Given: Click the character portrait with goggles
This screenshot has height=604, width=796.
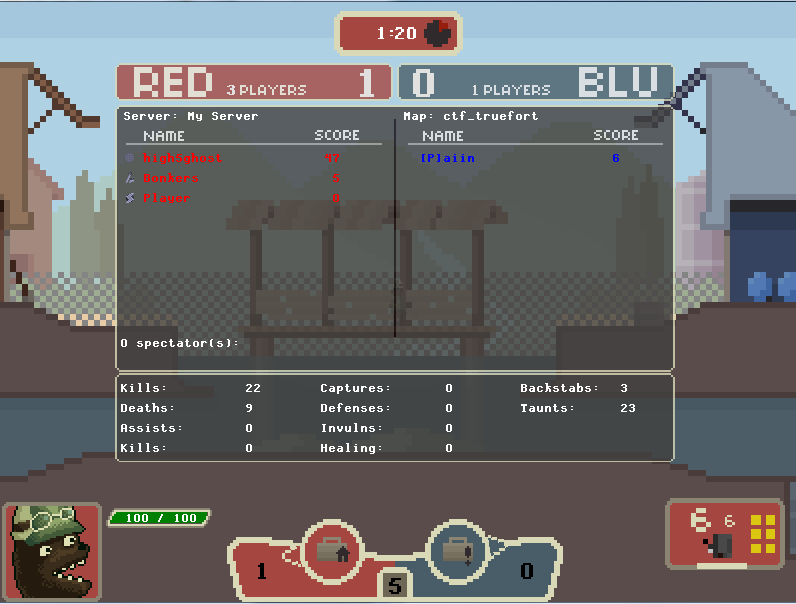Looking at the screenshot, I should (x=51, y=551).
